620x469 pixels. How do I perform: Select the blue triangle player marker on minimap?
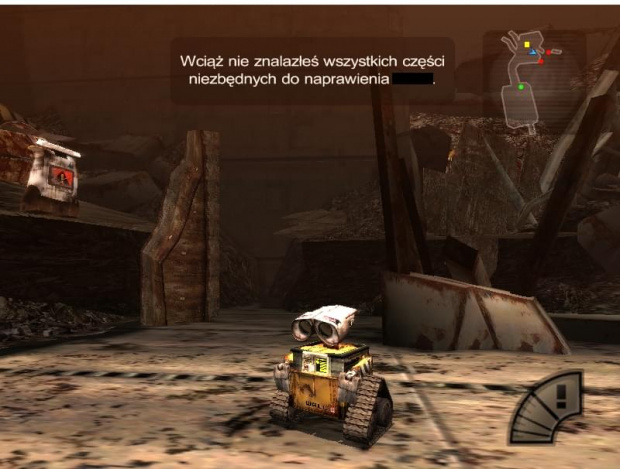(533, 51)
